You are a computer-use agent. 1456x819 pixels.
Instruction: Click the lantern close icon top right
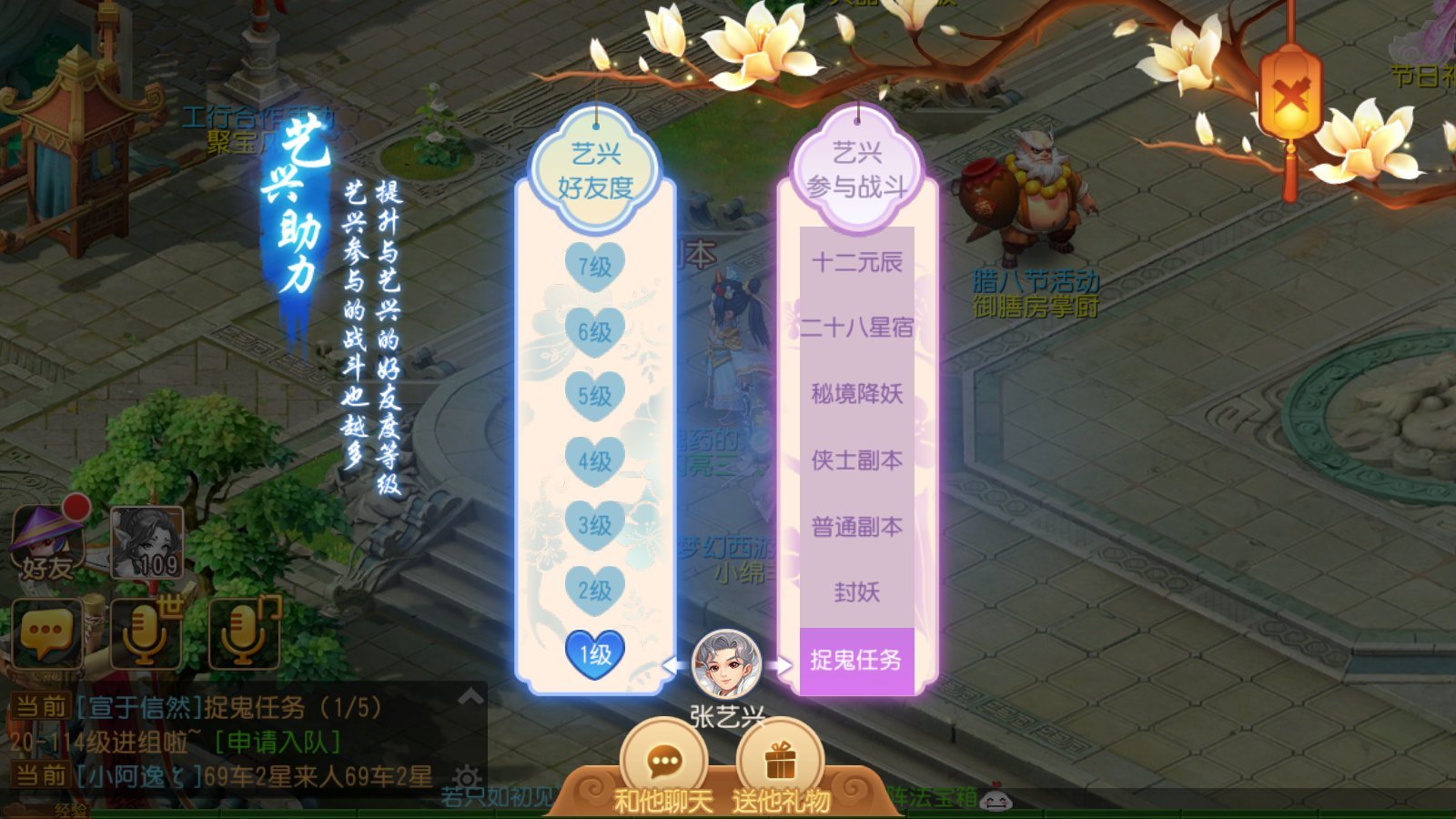point(1289,96)
